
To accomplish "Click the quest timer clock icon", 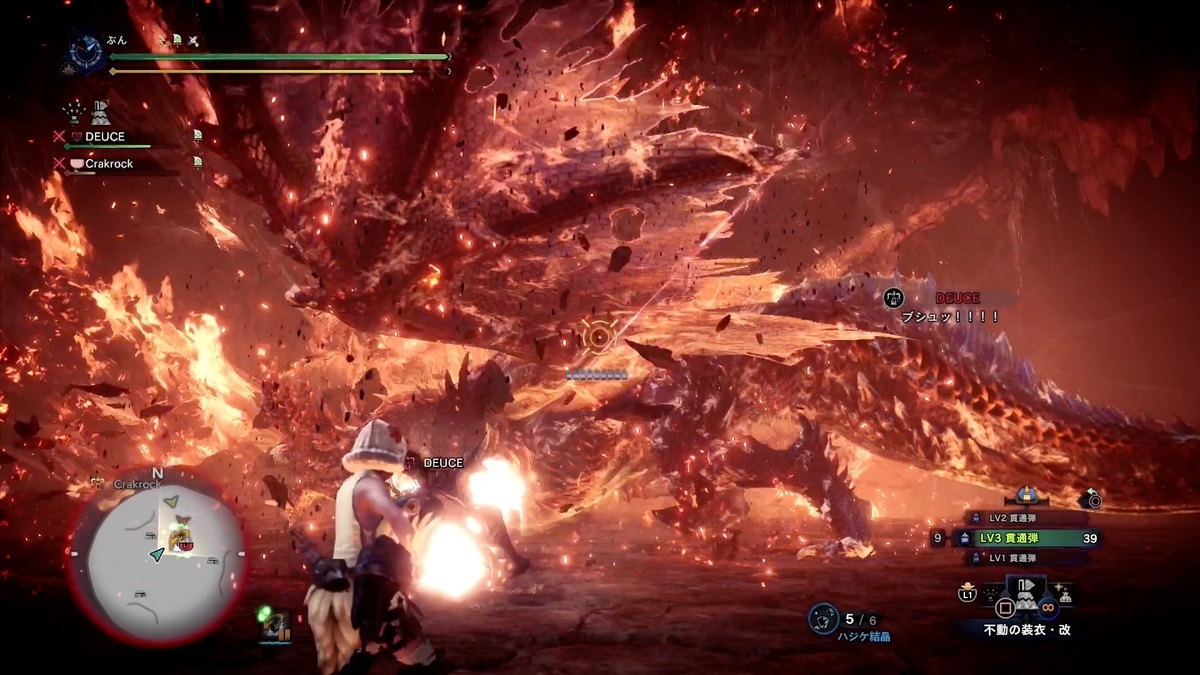I will [x=83, y=53].
